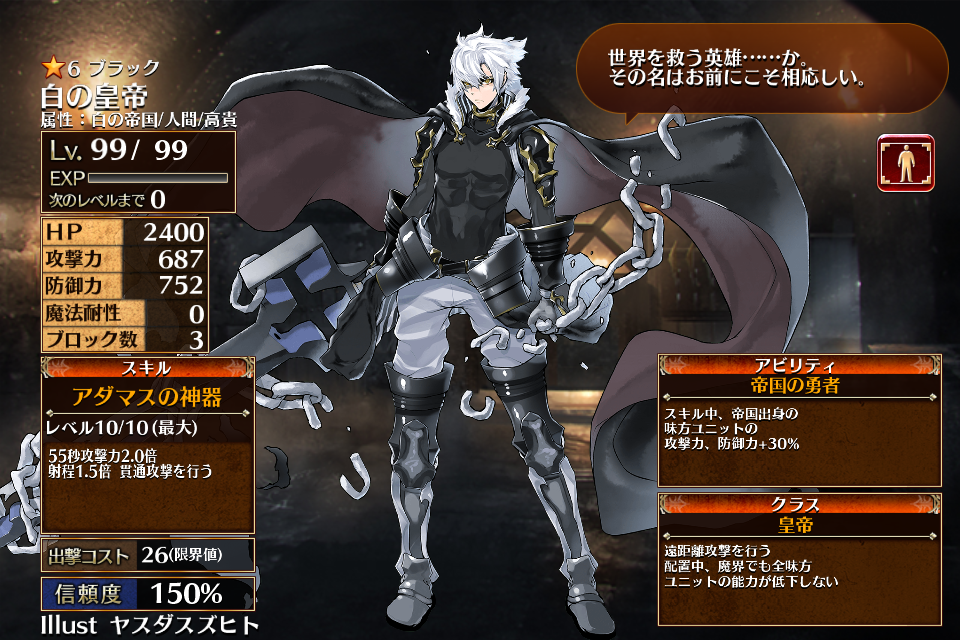The height and width of the screenshot is (640, 960).
Task: Toggle the red character silhouette button
Action: coord(906,163)
